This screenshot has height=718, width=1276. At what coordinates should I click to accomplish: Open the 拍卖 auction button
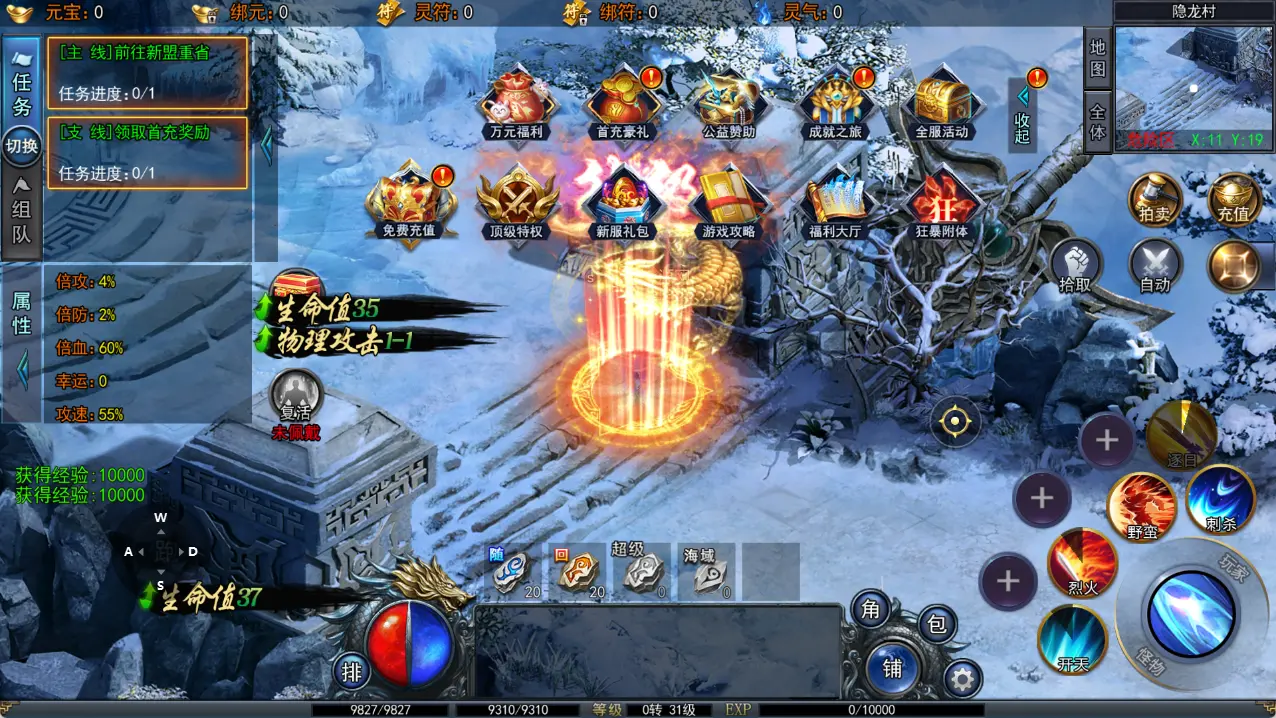coord(1155,199)
